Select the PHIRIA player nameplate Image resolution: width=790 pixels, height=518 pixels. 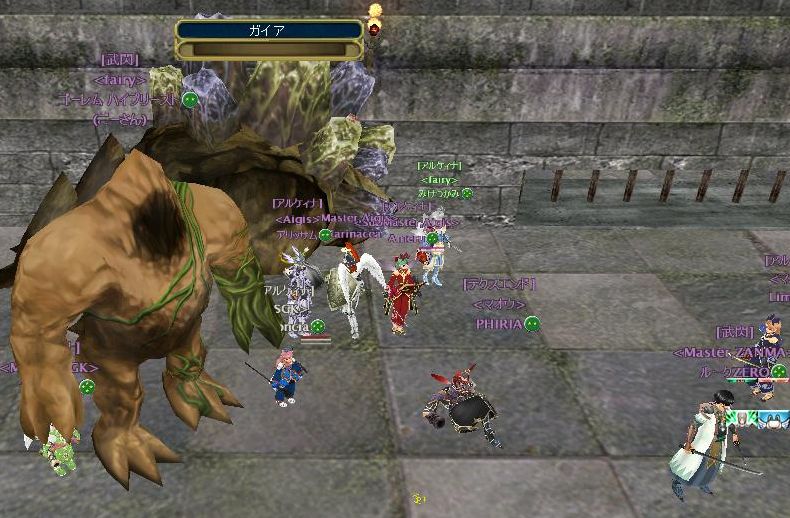tap(499, 324)
